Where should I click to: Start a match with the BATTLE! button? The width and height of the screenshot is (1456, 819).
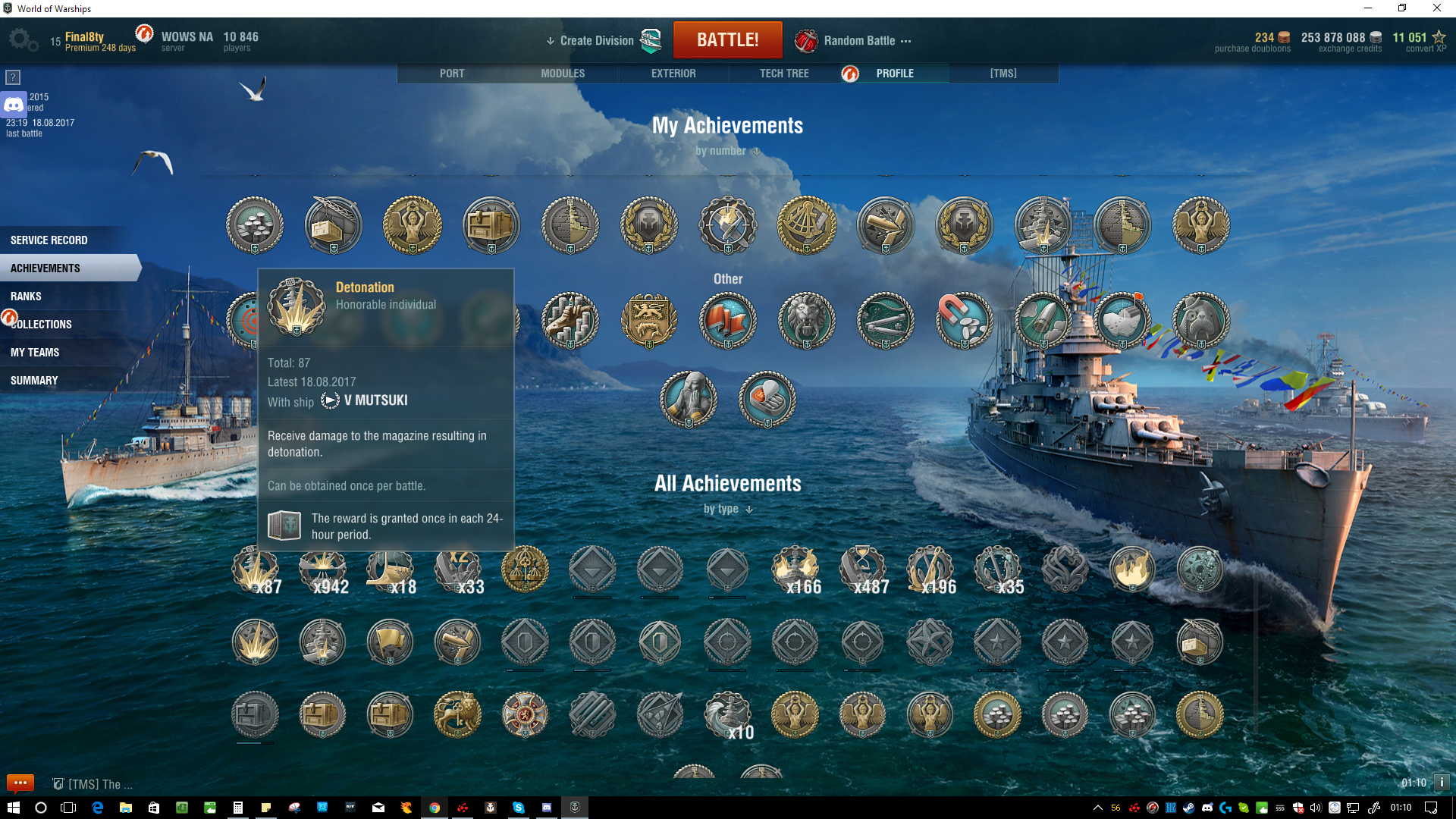[x=727, y=40]
